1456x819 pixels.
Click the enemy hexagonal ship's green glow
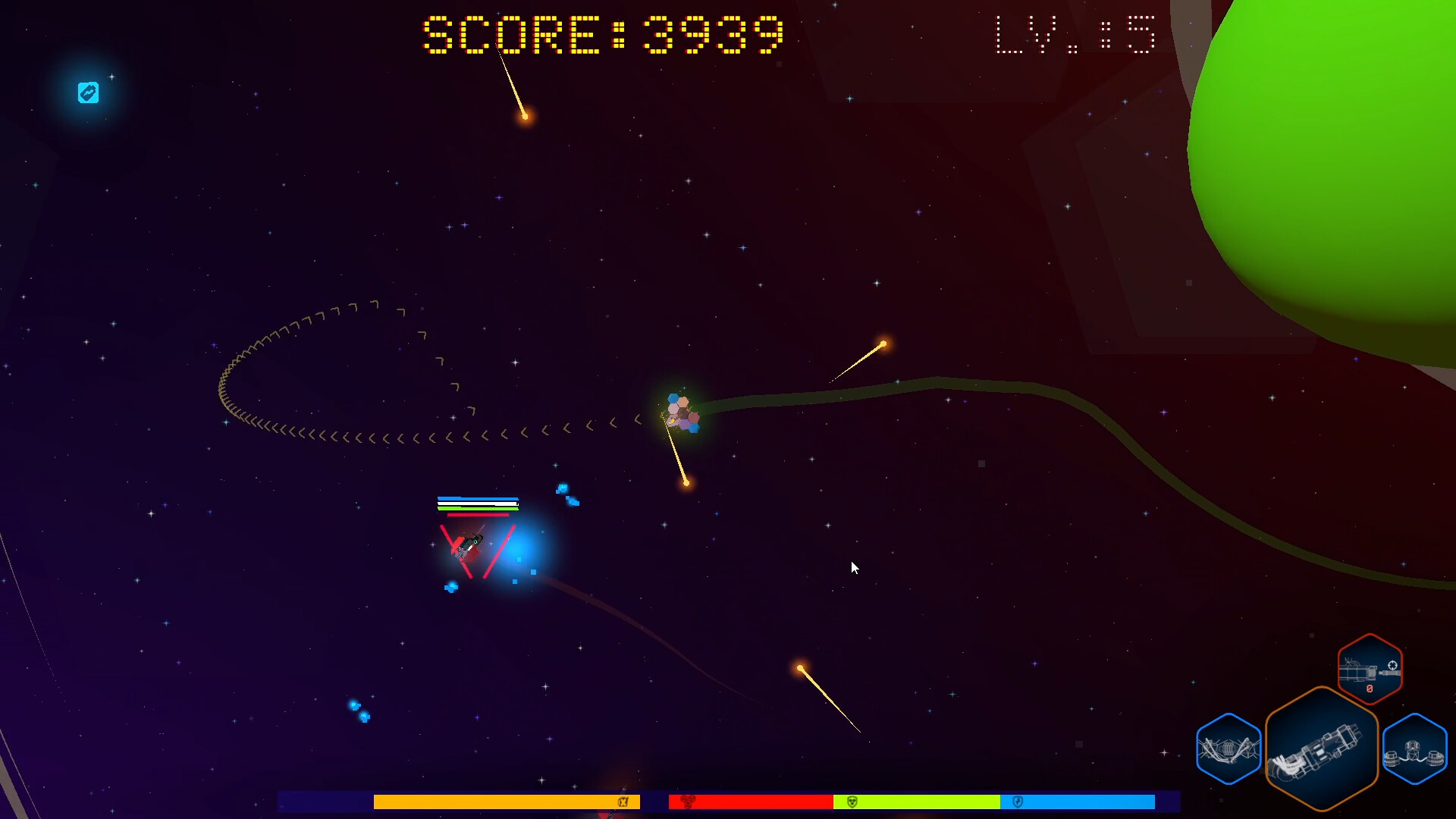[679, 413]
